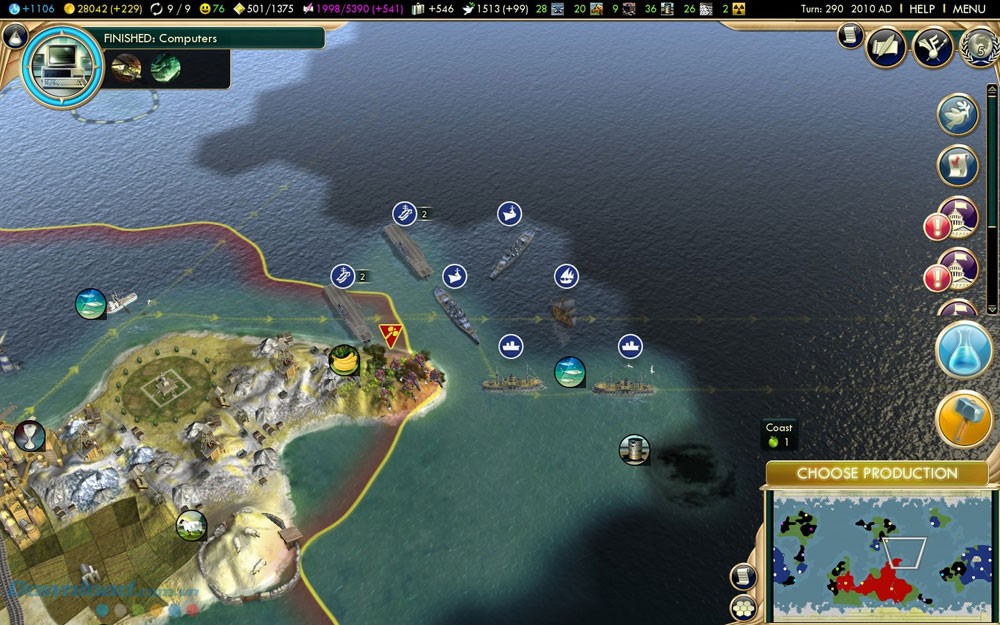Click the Choose Production banner
The image size is (1000, 625).
point(877,473)
